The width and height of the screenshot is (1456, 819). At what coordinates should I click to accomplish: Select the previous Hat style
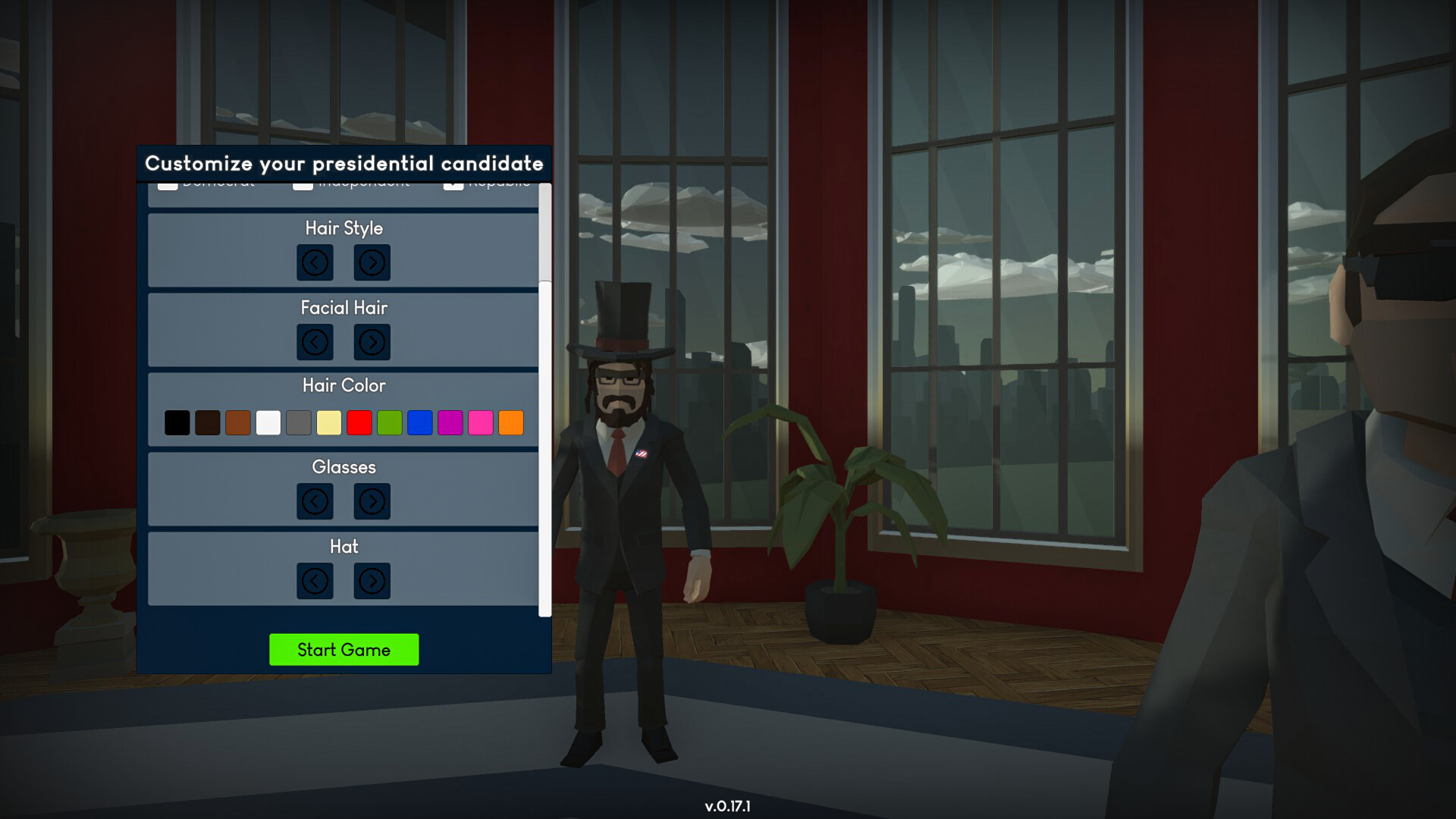[x=315, y=581]
